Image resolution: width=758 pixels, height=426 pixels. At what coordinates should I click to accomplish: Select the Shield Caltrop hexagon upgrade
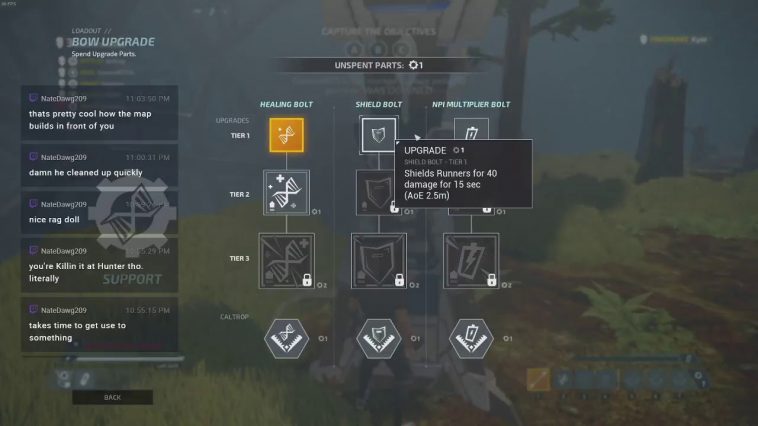379,337
